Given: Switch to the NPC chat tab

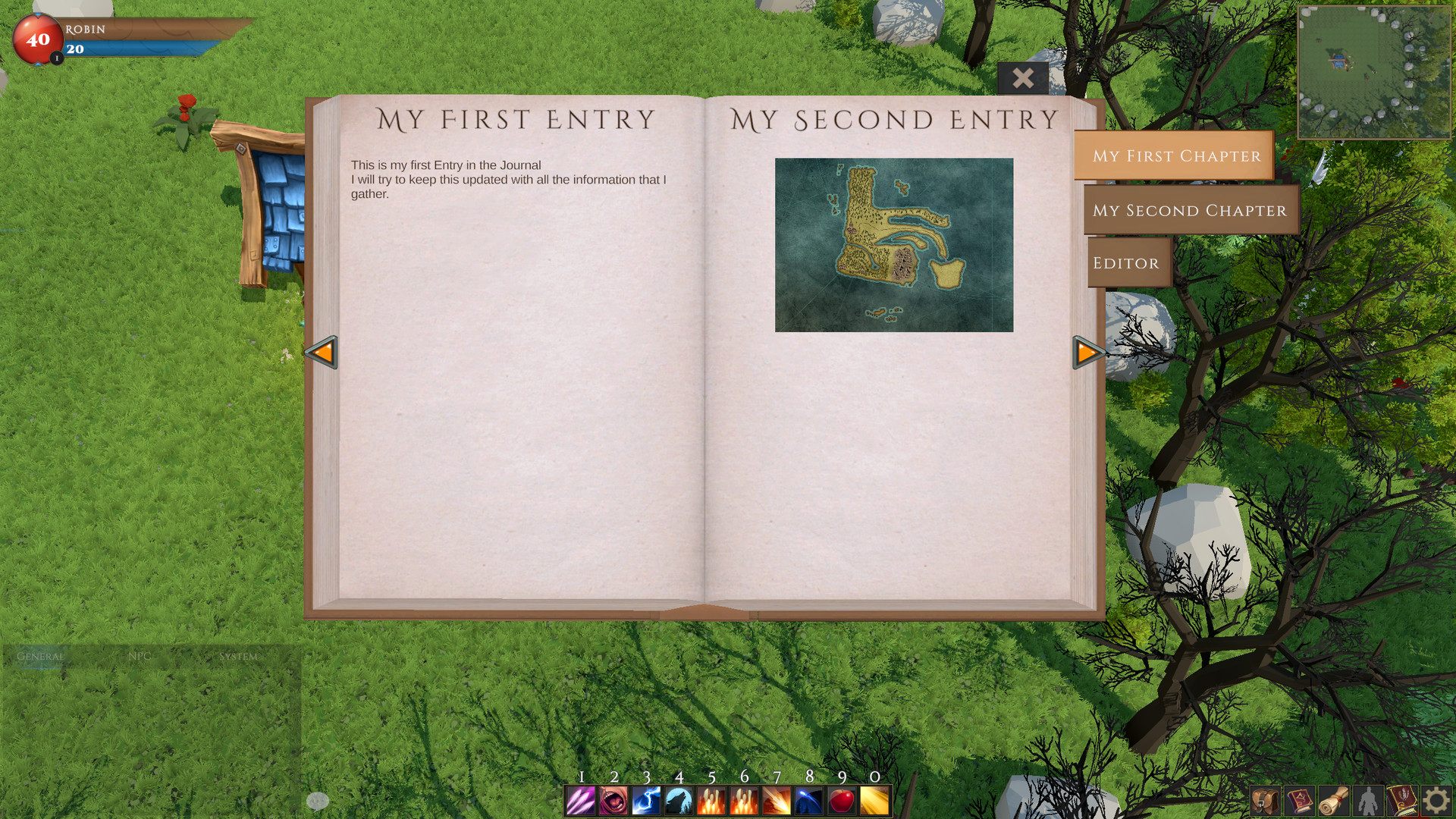Looking at the screenshot, I should pyautogui.click(x=141, y=656).
